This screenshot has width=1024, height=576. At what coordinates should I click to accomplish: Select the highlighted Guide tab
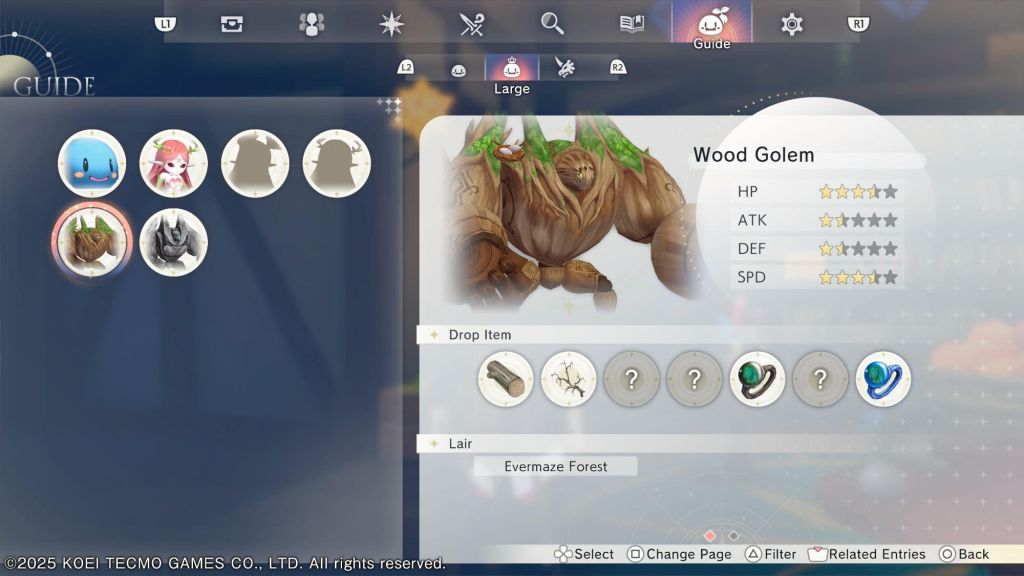711,24
